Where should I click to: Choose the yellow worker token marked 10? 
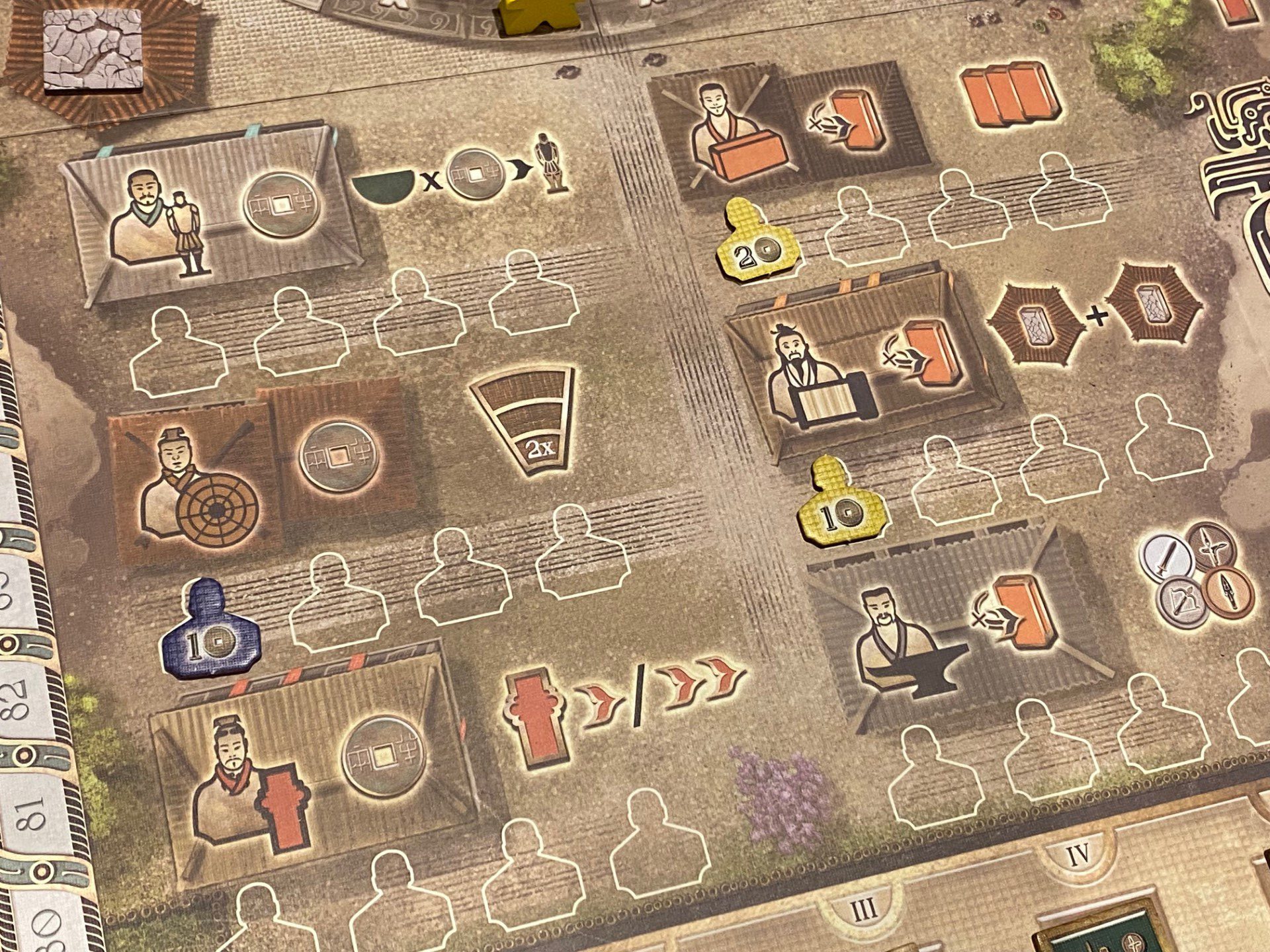[x=842, y=505]
